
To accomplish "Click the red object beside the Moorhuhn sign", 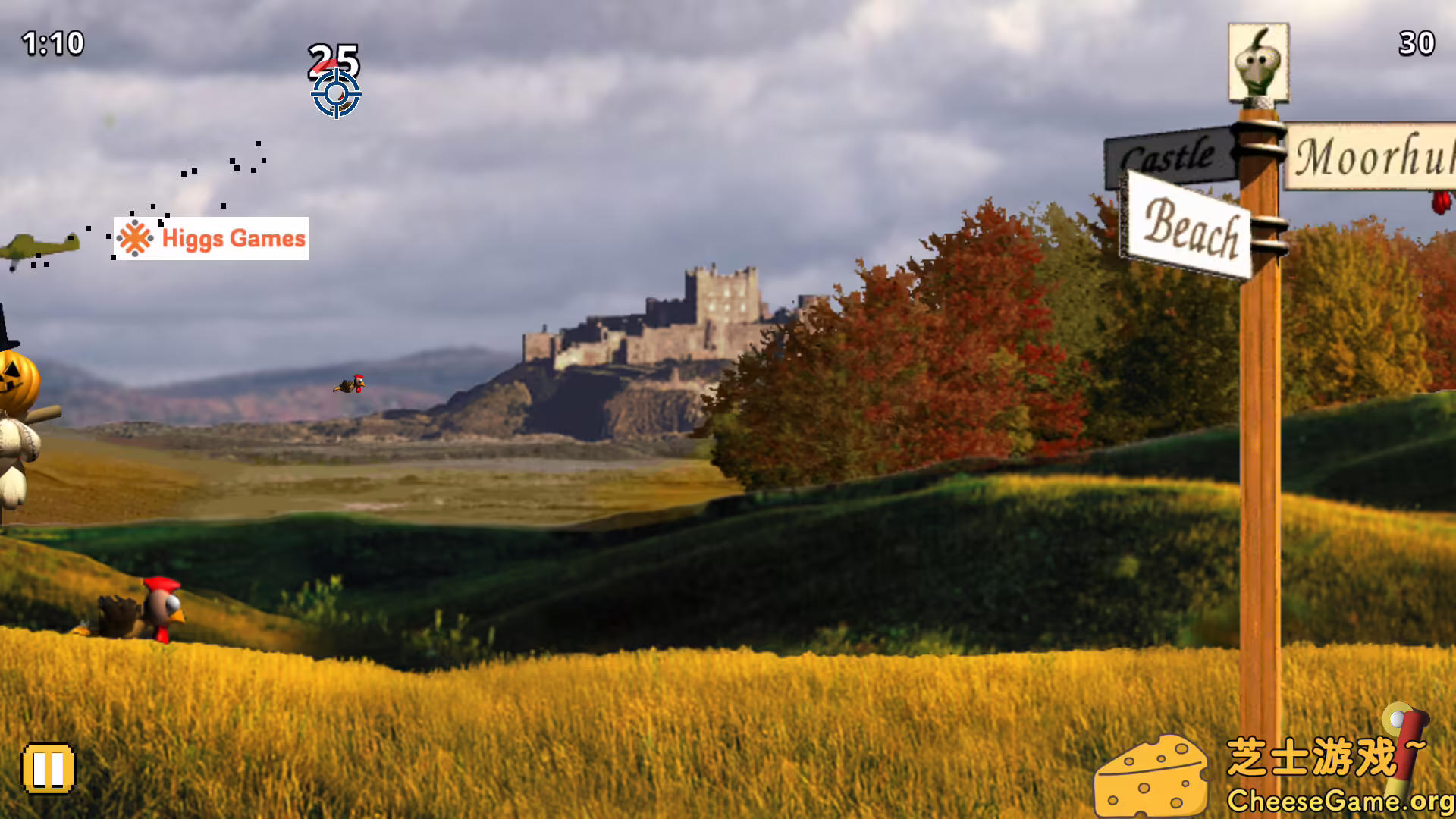I will point(1439,203).
